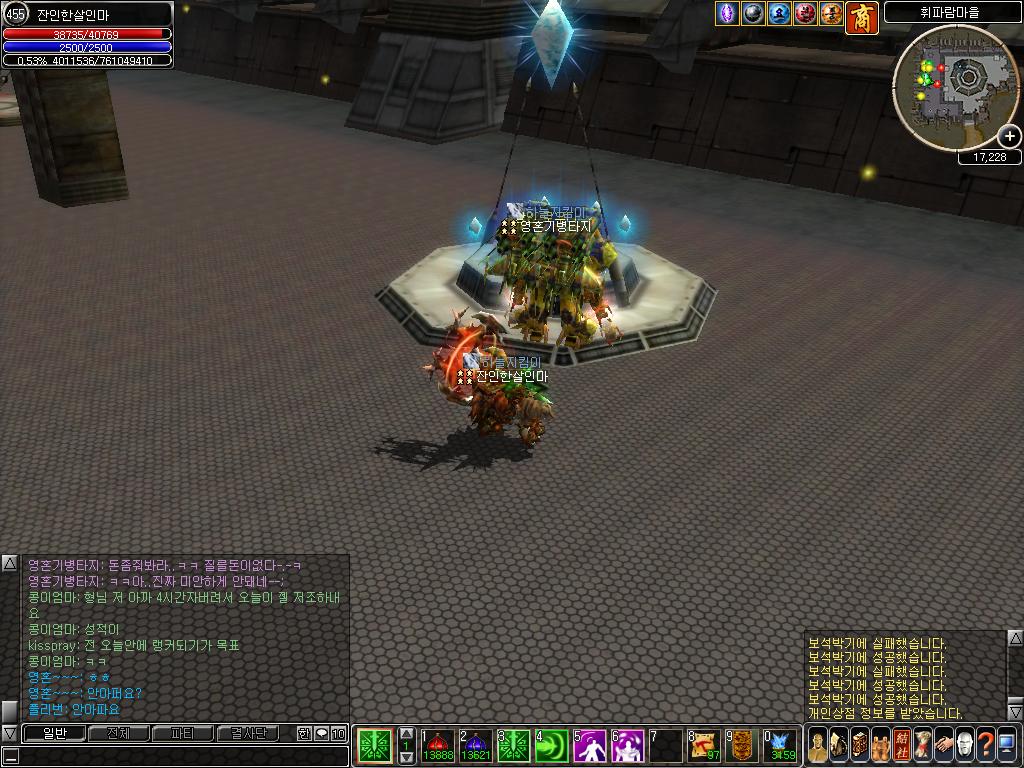Screen dimensions: 1024x768
Task: Open the 파티 chat tab
Action: (183, 733)
